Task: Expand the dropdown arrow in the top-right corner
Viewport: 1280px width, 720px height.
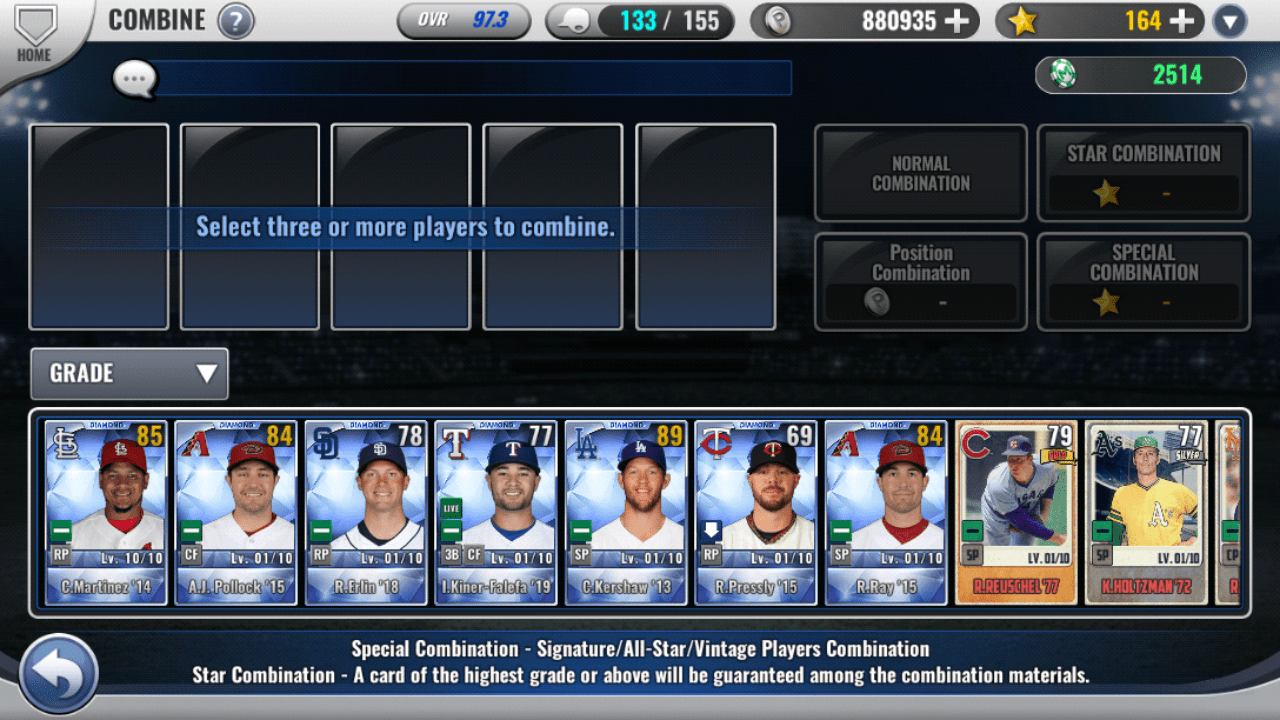Action: click(x=1229, y=19)
